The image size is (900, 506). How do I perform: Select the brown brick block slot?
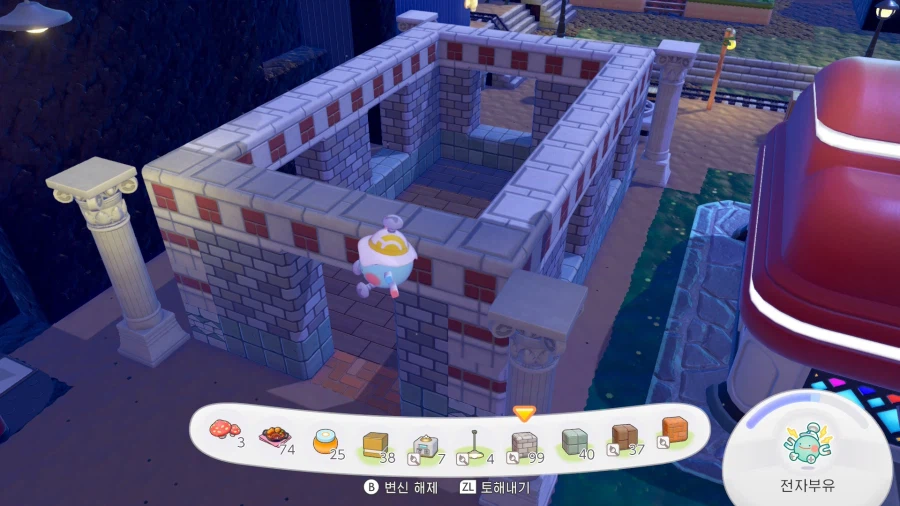tap(624, 437)
